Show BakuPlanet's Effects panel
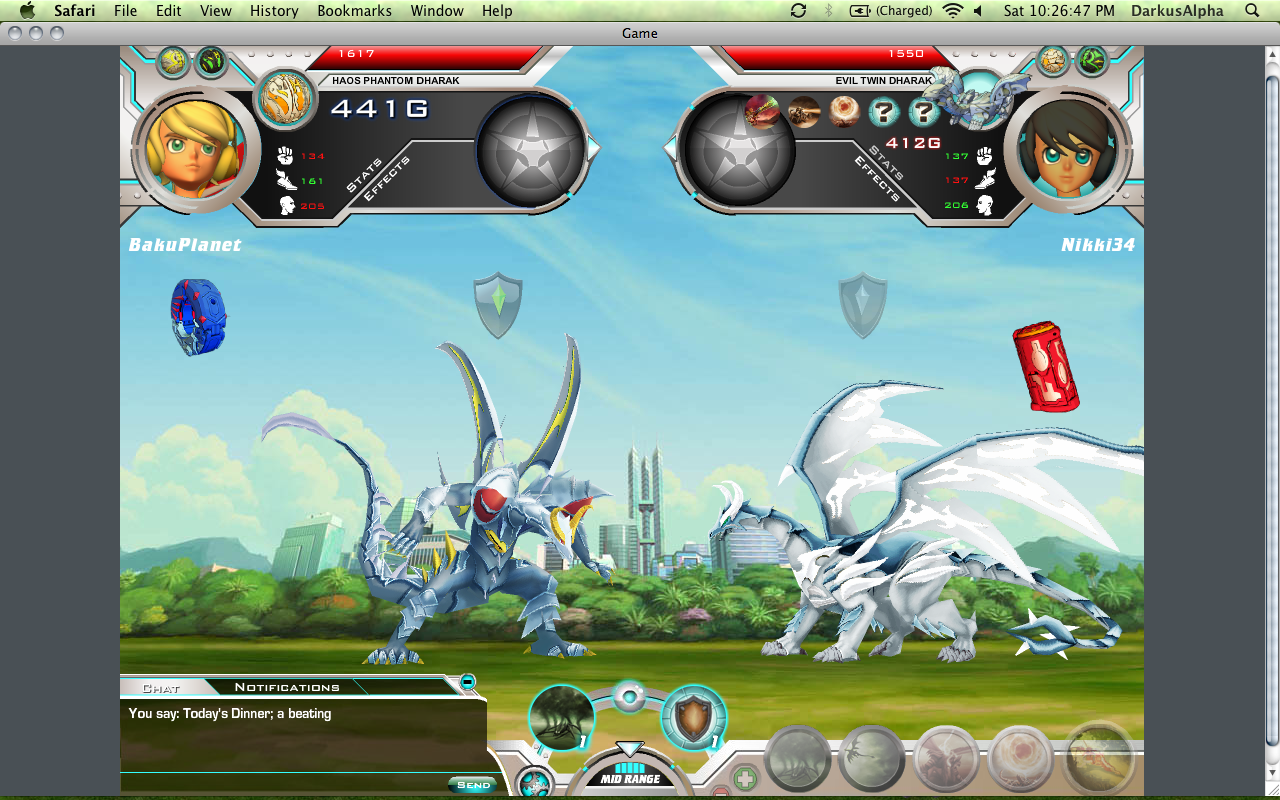Screen dimensions: 1280x800 tap(387, 180)
